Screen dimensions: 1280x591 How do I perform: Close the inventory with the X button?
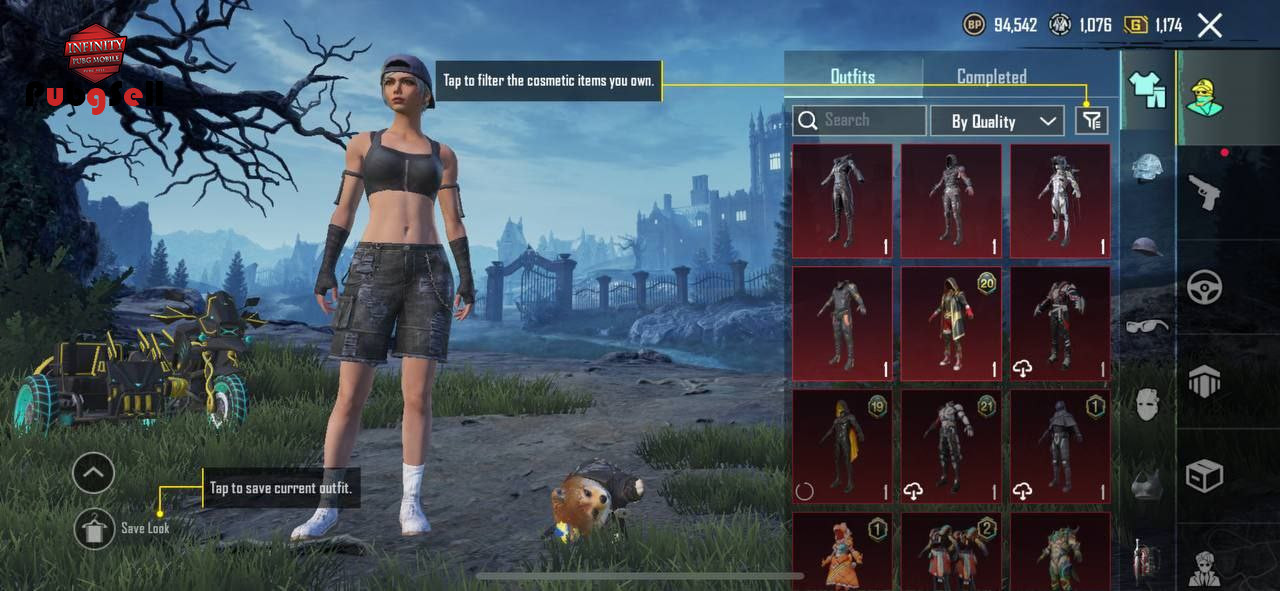(1210, 26)
